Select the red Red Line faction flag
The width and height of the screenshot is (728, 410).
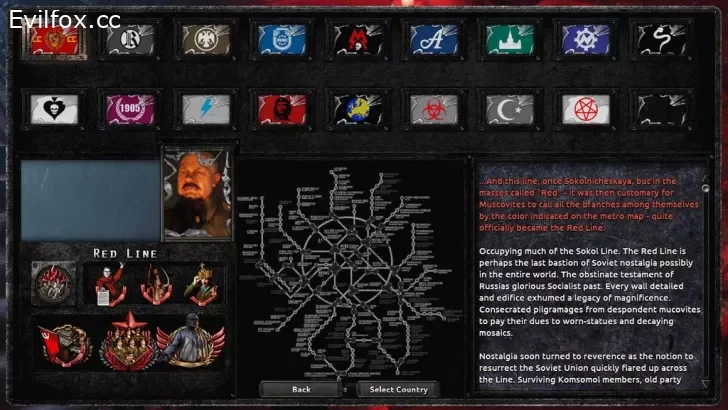click(x=51, y=40)
